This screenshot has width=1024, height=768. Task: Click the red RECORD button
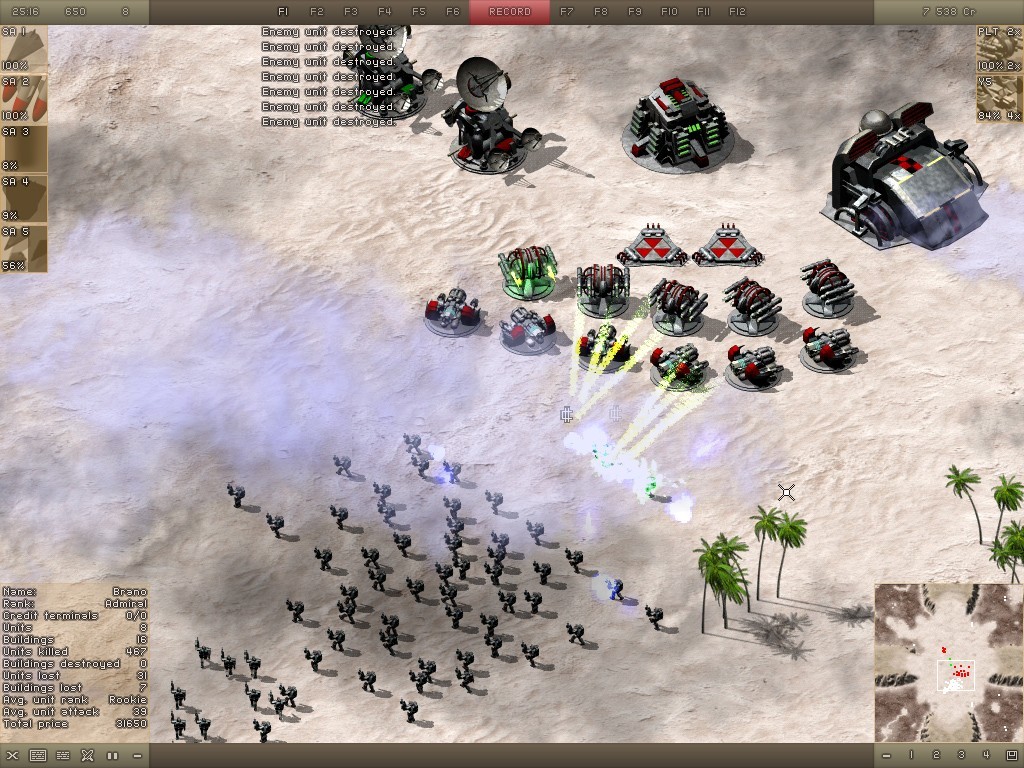click(510, 12)
